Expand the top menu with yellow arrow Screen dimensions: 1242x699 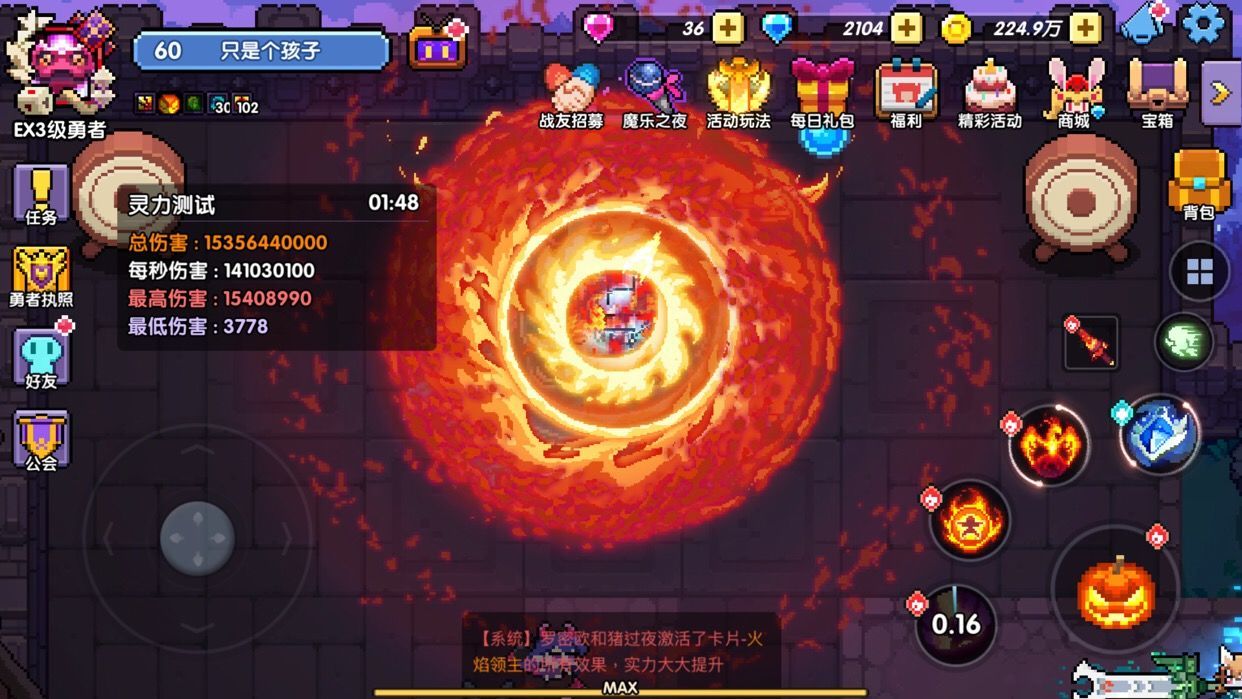click(x=1220, y=93)
